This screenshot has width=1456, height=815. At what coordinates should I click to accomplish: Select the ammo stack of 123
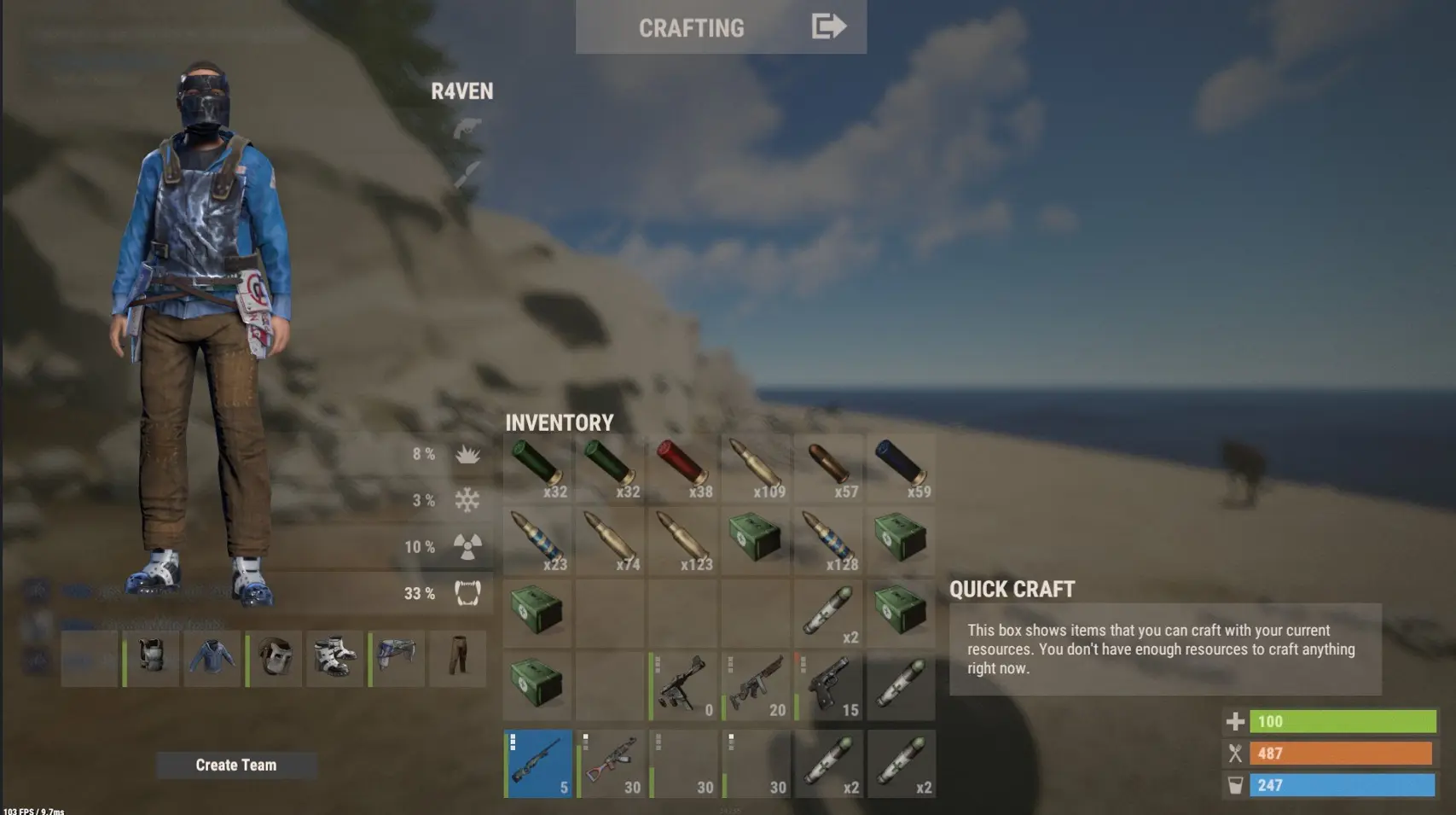click(x=683, y=540)
